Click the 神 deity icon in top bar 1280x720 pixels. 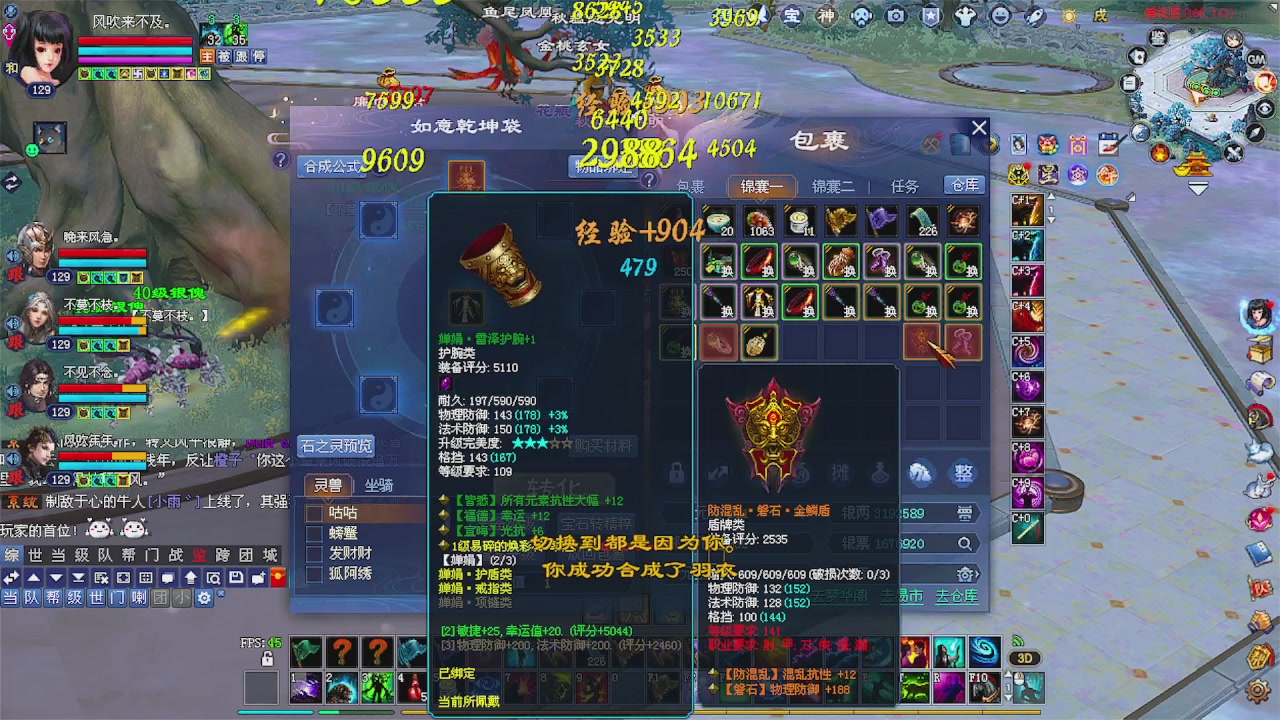tap(827, 15)
